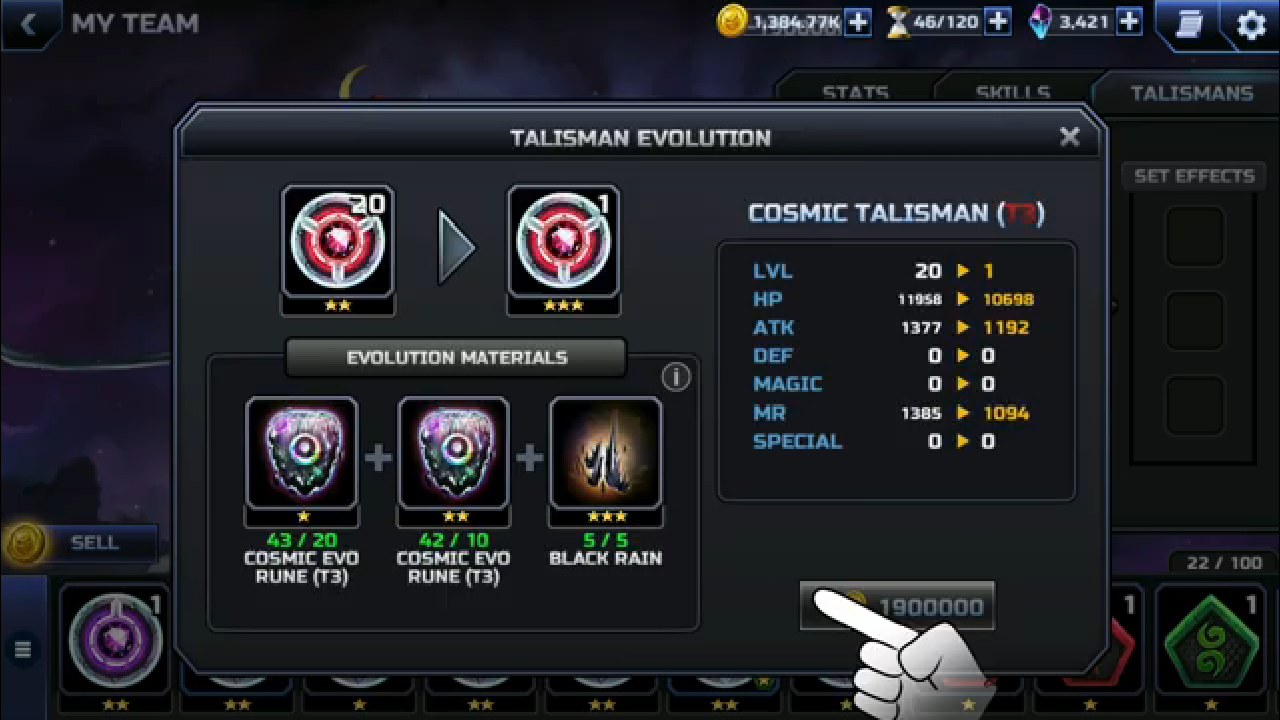1280x720 pixels.
Task: Select the one-star Cosmic Evo Rune slot
Action: click(x=302, y=453)
